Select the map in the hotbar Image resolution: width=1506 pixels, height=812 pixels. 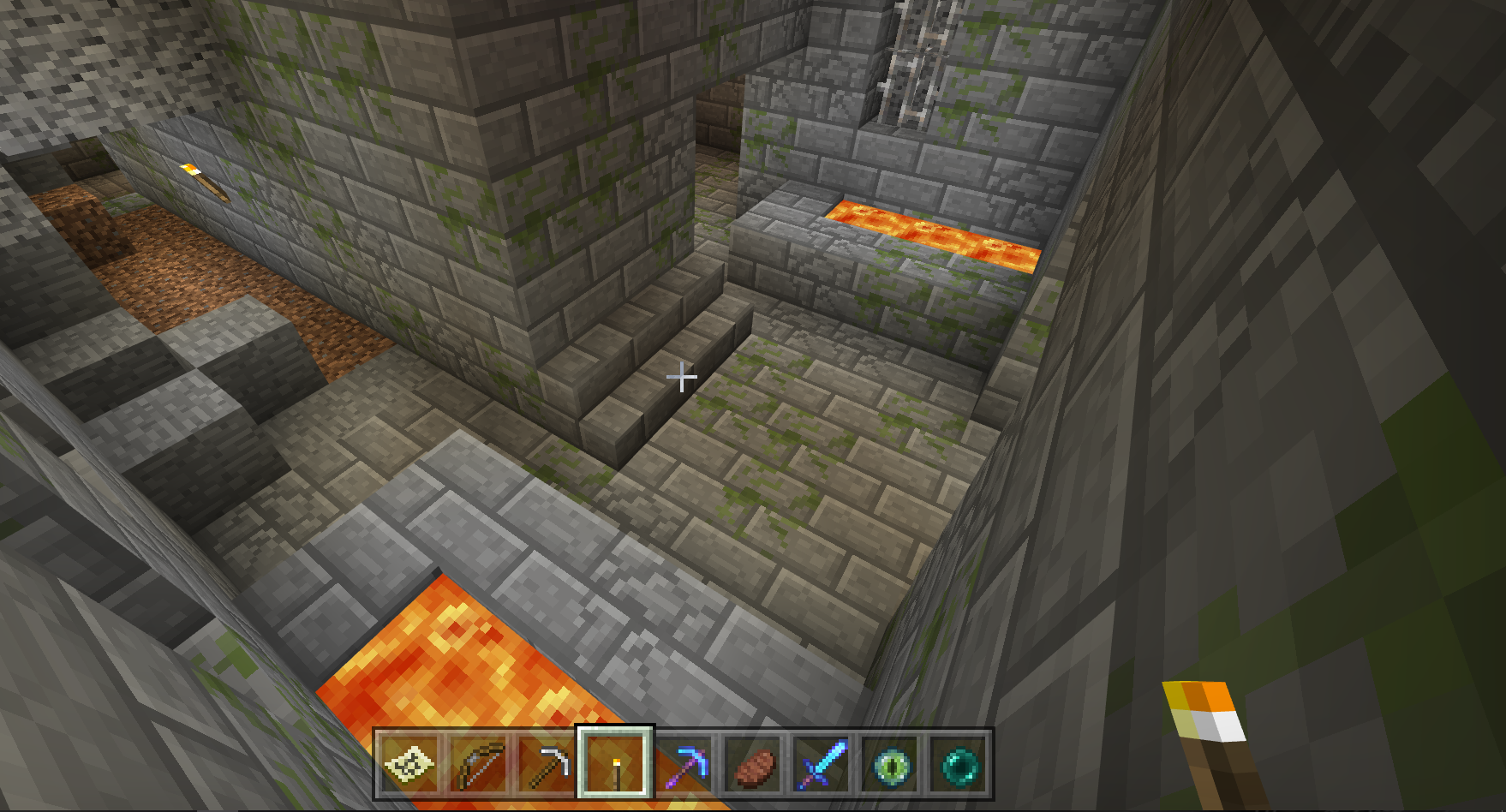click(x=409, y=764)
